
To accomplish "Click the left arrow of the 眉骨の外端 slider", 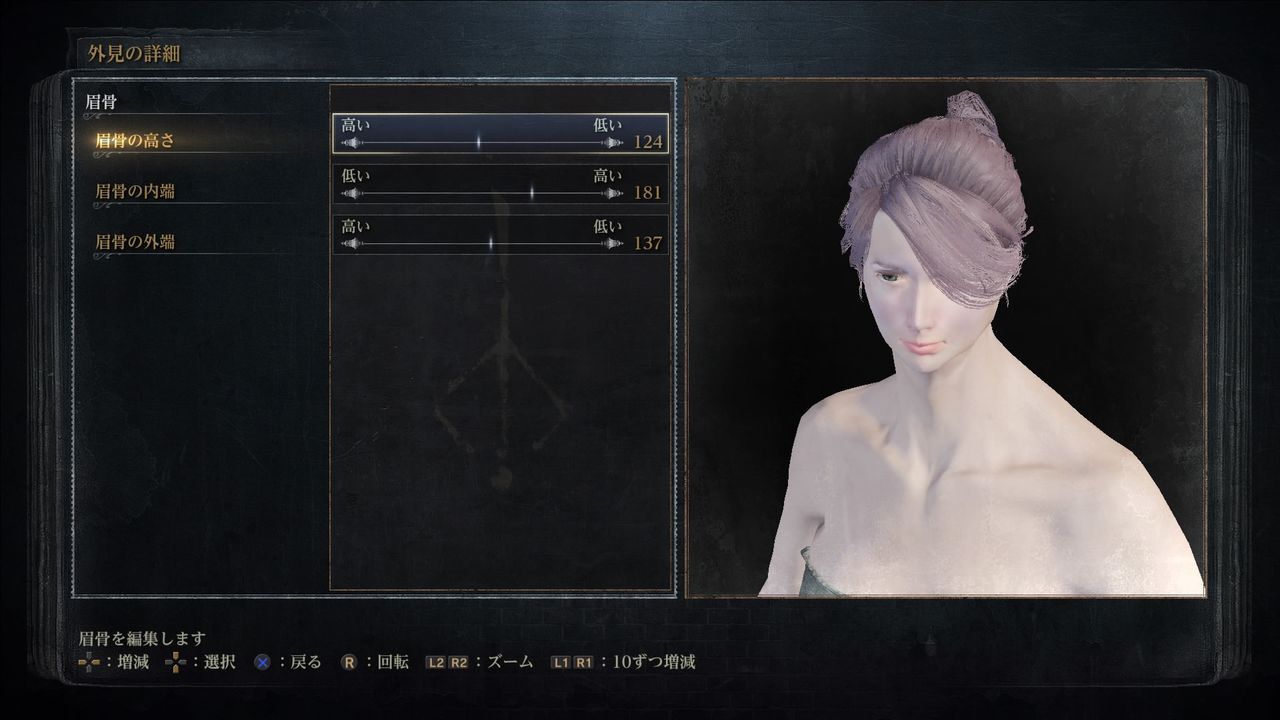I will (x=350, y=240).
